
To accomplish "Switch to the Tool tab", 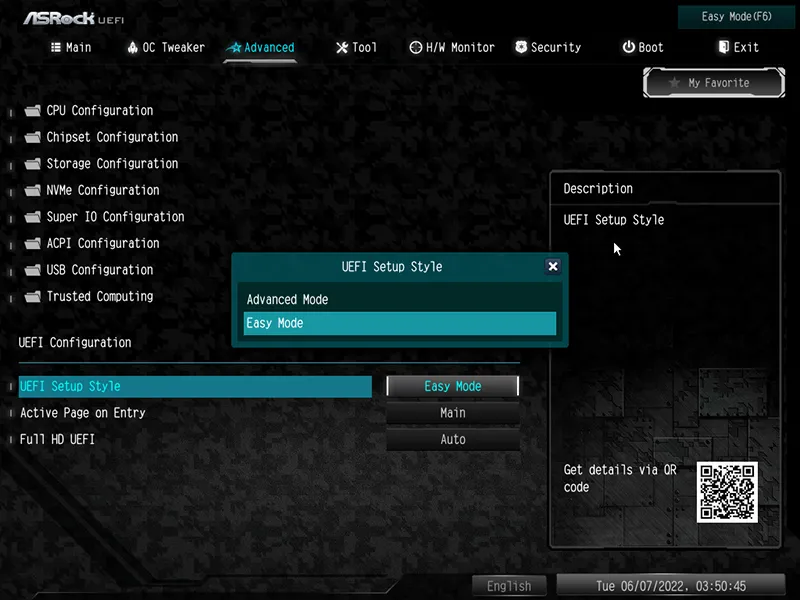I will 357,47.
